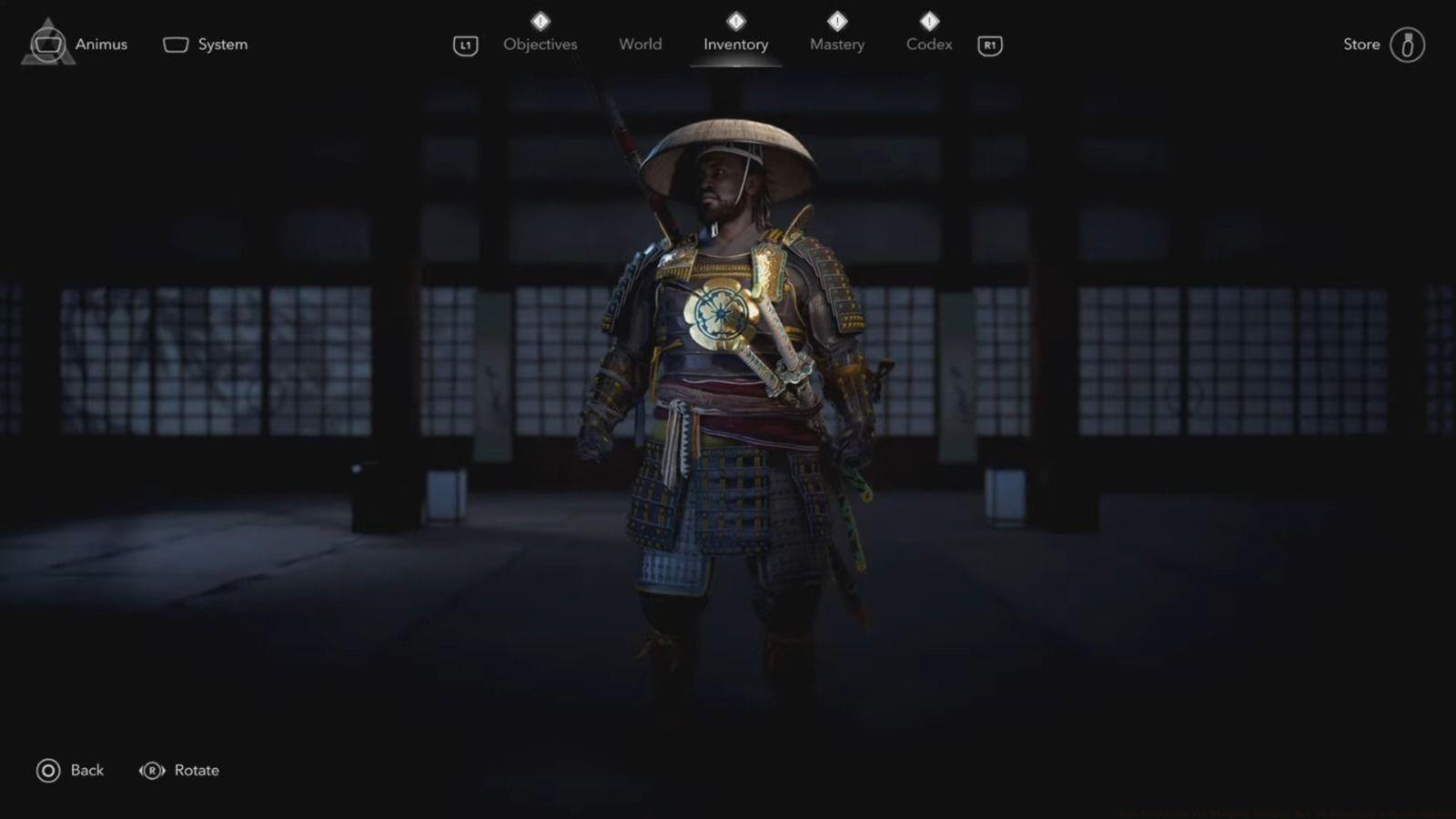Open the Codex tab
This screenshot has height=819, width=1456.
point(929,44)
